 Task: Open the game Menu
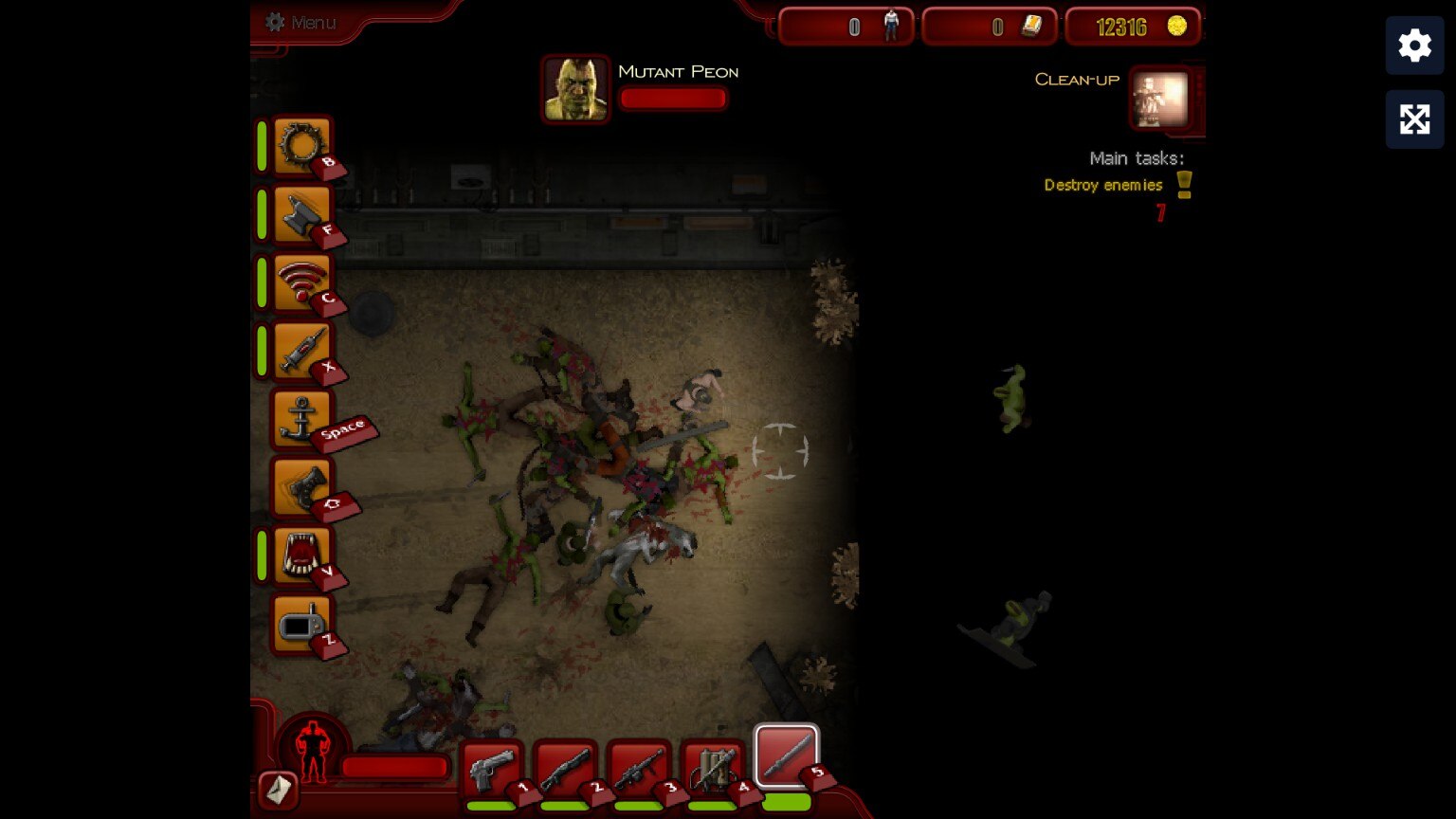coord(301,22)
